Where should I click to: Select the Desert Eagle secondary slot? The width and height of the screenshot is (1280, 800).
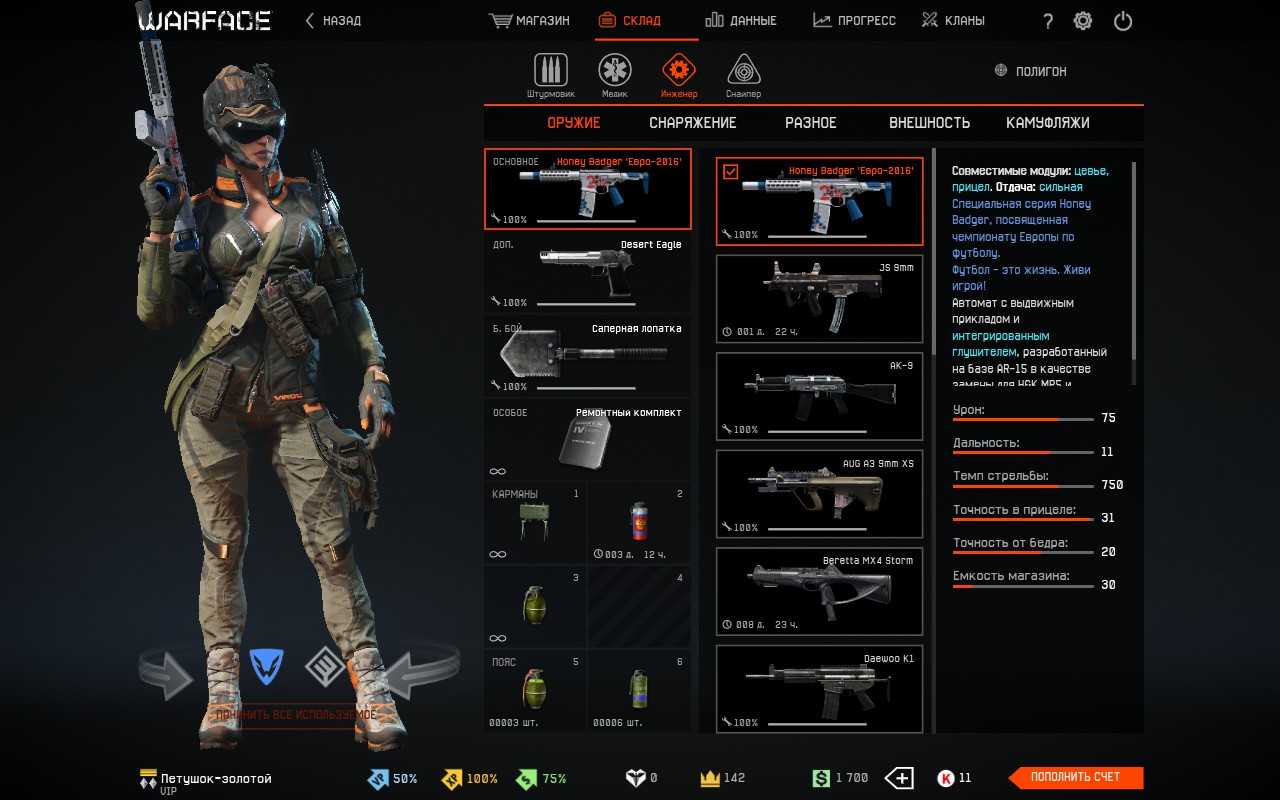(x=588, y=272)
